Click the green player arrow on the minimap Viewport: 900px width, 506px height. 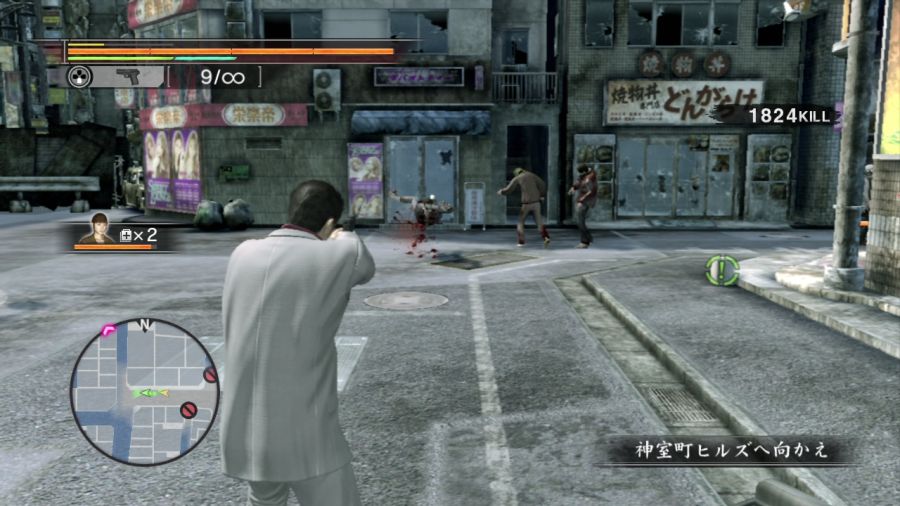pyautogui.click(x=145, y=393)
